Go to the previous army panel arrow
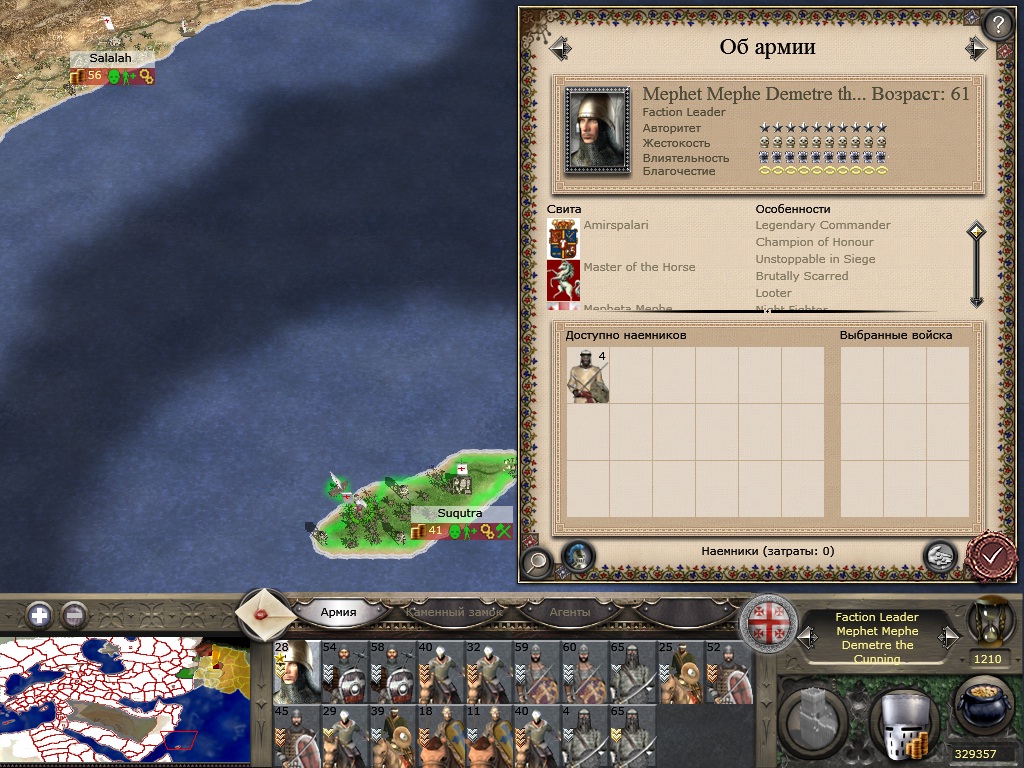This screenshot has height=768, width=1024. tap(559, 48)
